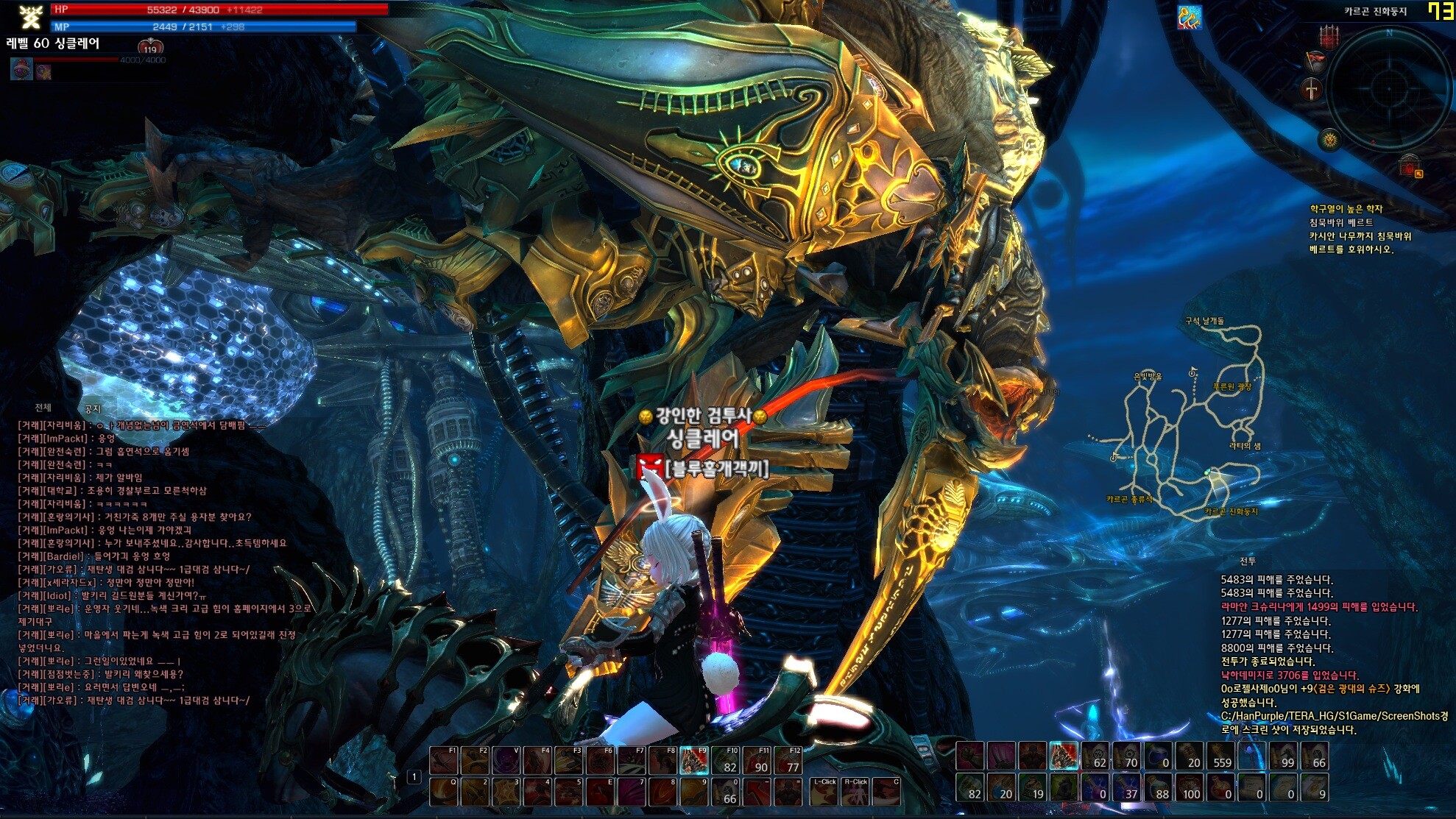Open the golden trumpets event icon
The height and width of the screenshot is (819, 1456).
click(1189, 16)
